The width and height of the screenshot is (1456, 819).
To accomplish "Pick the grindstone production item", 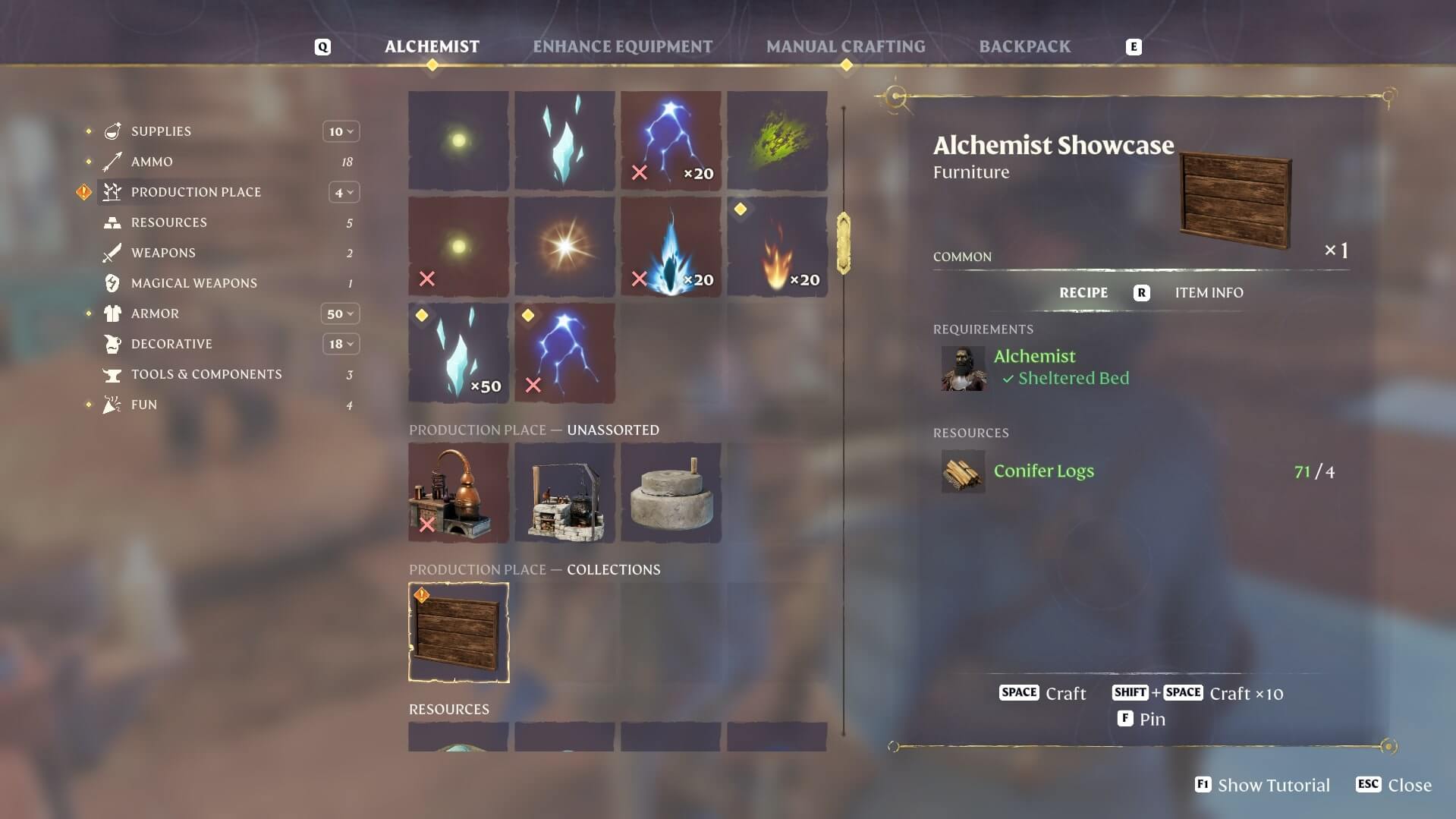I will pyautogui.click(x=671, y=493).
